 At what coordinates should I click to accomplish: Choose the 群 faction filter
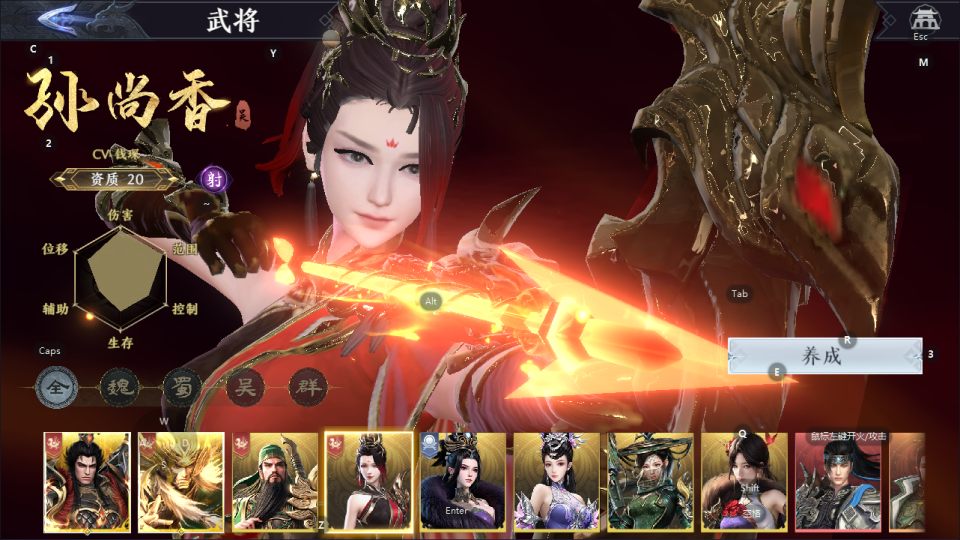[x=307, y=387]
